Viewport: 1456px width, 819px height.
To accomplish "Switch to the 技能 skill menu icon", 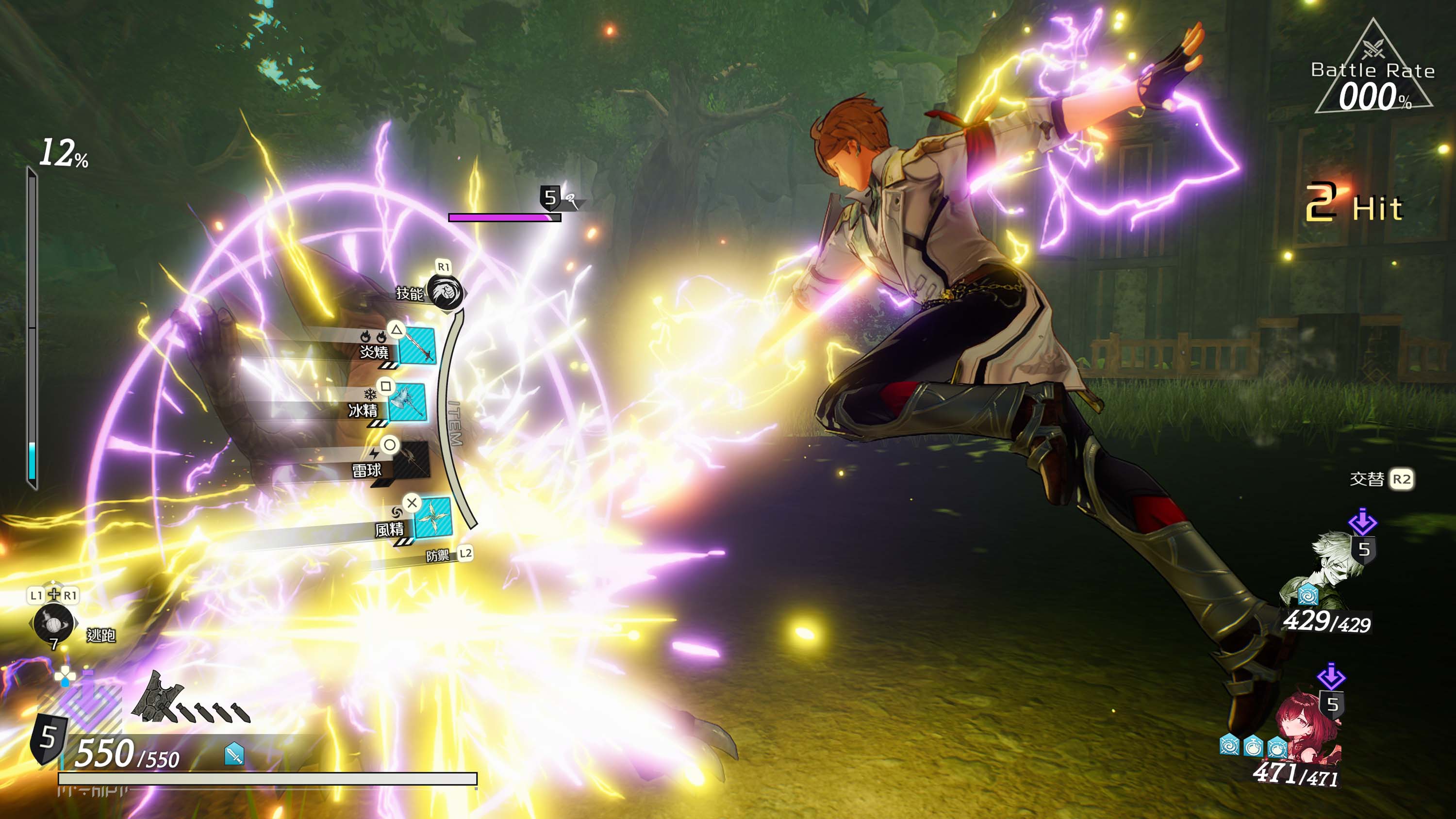I will click(x=446, y=292).
